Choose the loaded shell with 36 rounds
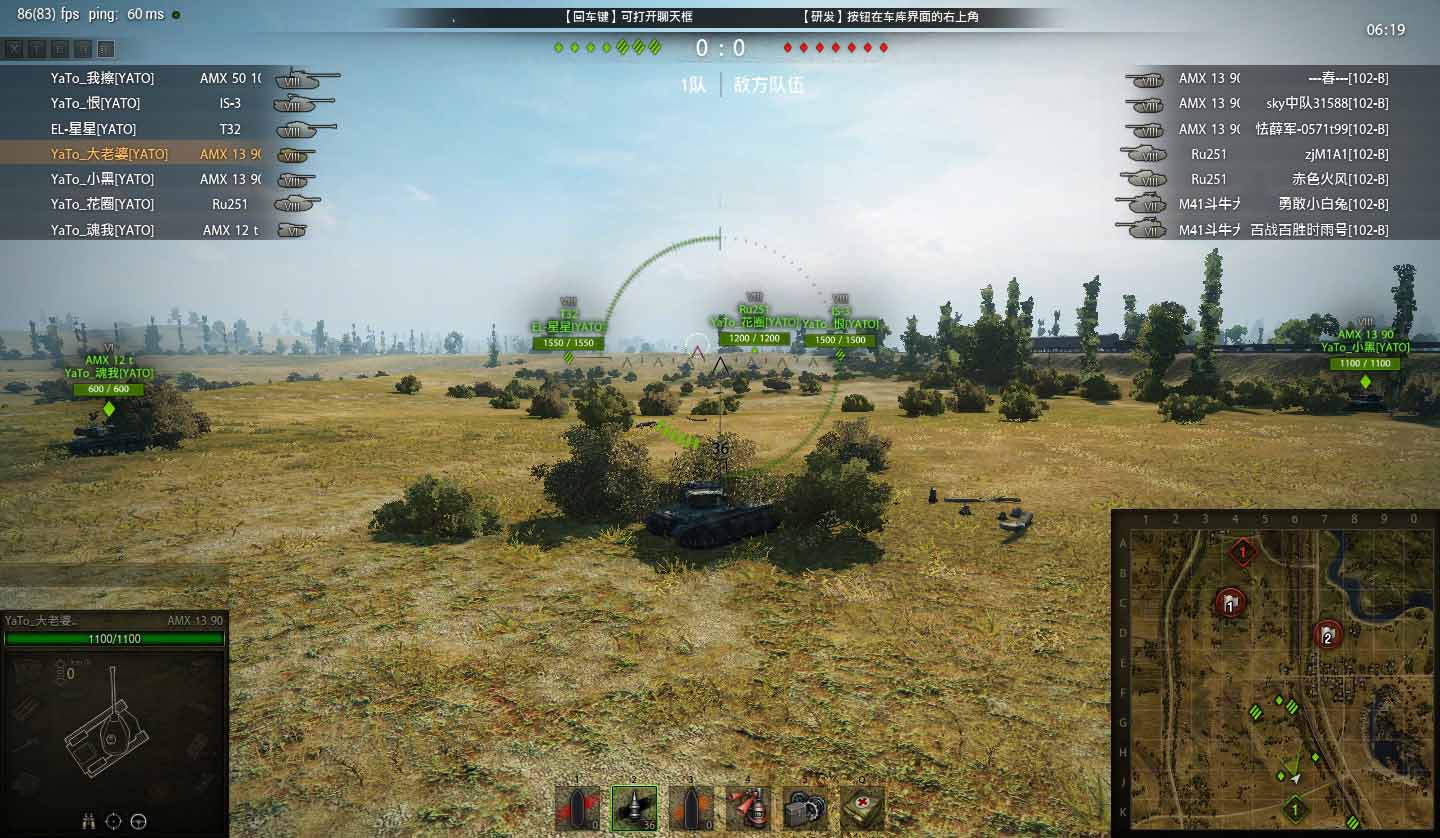Viewport: 1440px width, 838px height. click(x=634, y=808)
